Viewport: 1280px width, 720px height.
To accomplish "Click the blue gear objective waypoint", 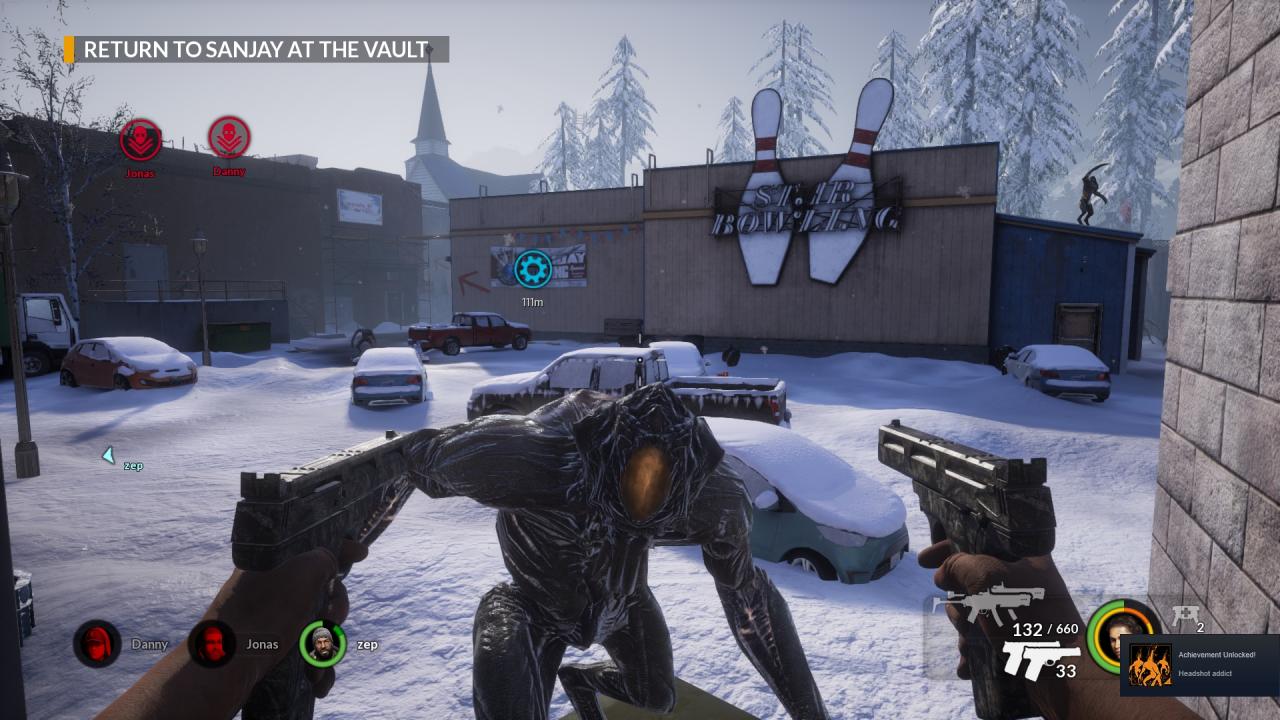I will [533, 268].
